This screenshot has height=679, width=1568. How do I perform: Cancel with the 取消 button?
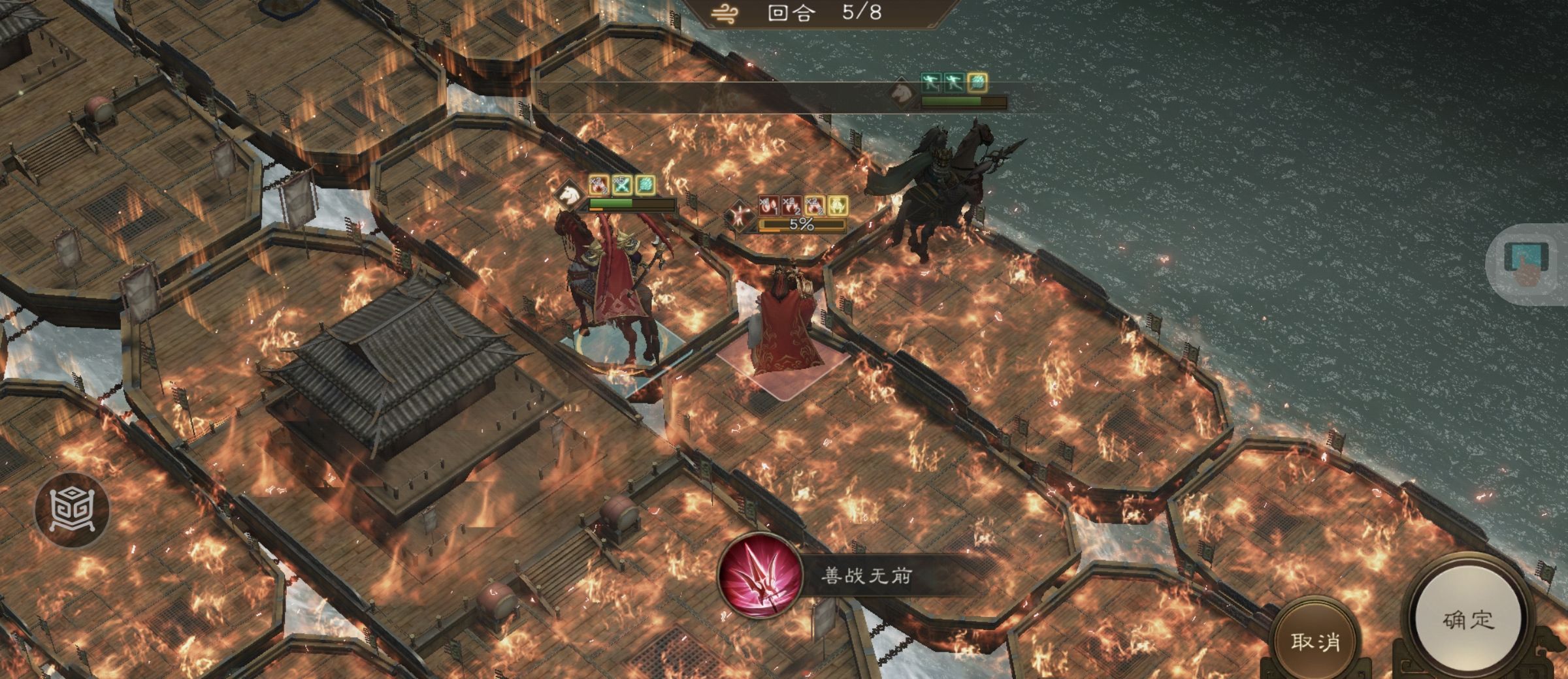pyautogui.click(x=1315, y=641)
